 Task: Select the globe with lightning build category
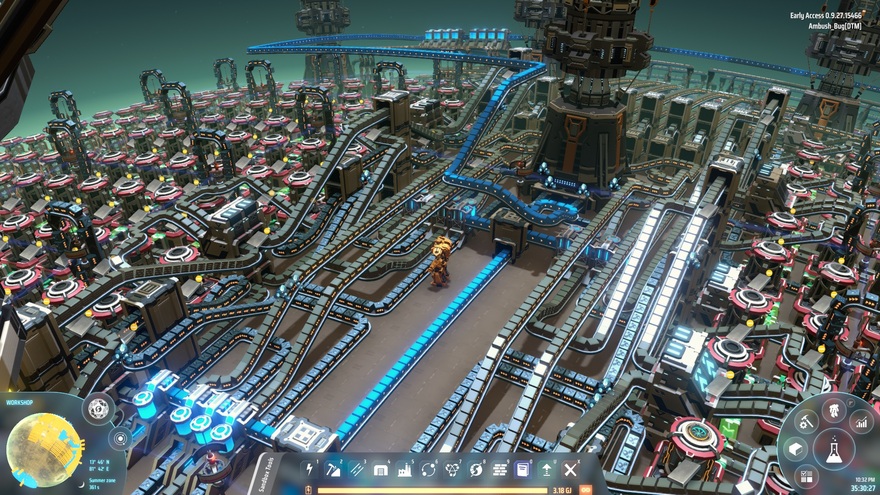click(476, 469)
